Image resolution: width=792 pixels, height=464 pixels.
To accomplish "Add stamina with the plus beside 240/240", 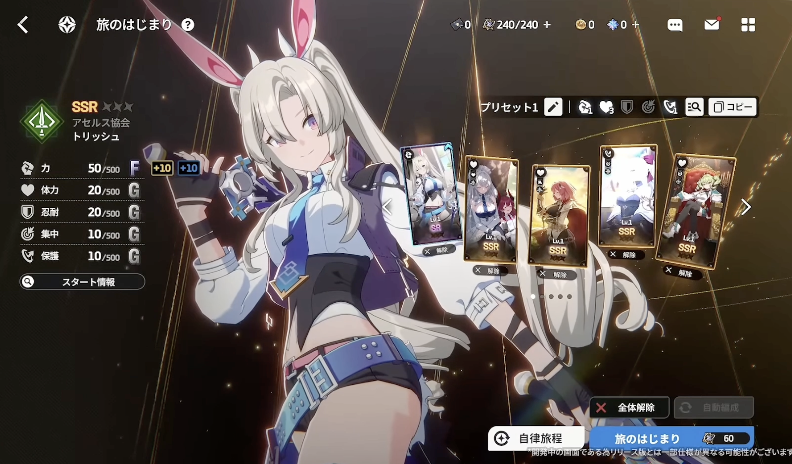I will (x=547, y=25).
